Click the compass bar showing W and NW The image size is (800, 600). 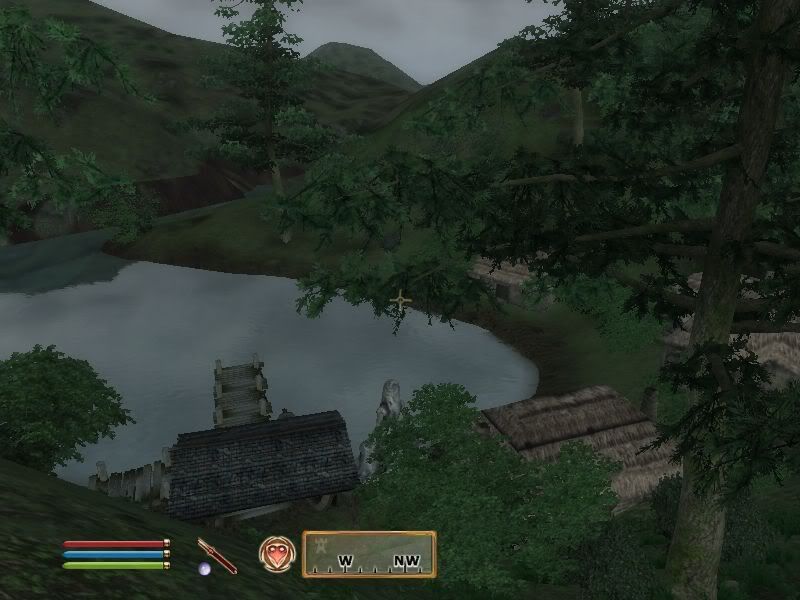(369, 554)
